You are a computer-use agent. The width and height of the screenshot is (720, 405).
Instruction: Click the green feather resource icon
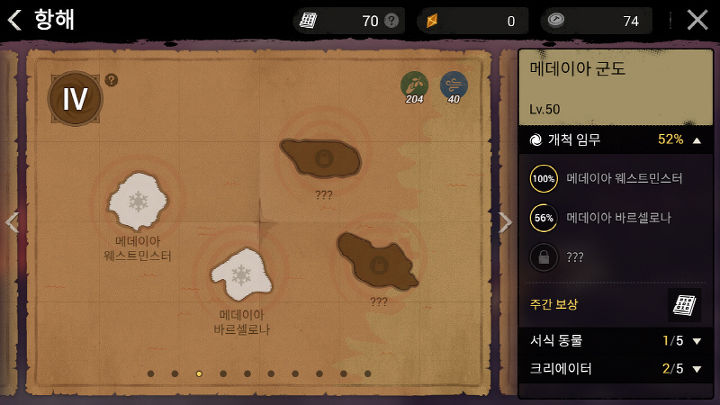414,84
